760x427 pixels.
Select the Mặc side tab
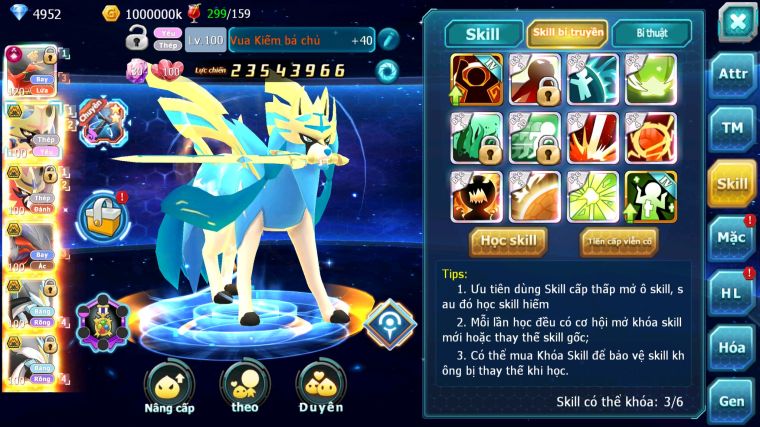(732, 237)
